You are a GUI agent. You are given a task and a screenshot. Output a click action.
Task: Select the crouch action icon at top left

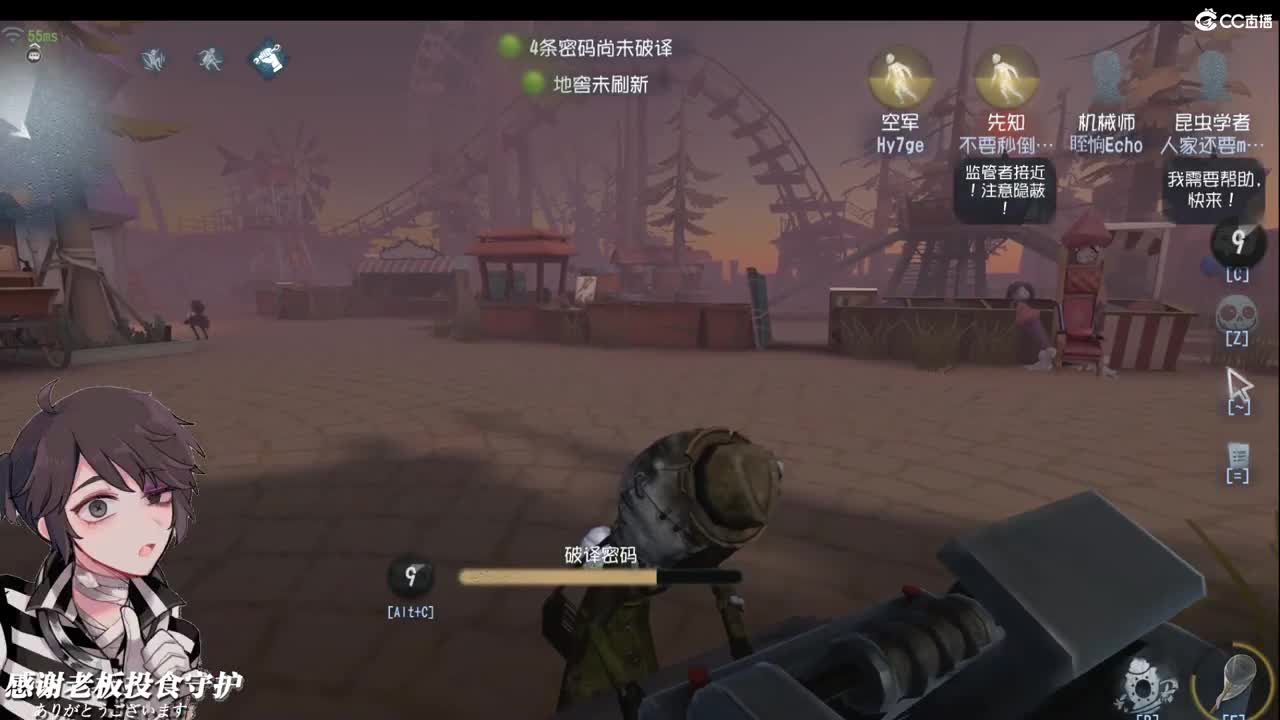click(x=151, y=60)
